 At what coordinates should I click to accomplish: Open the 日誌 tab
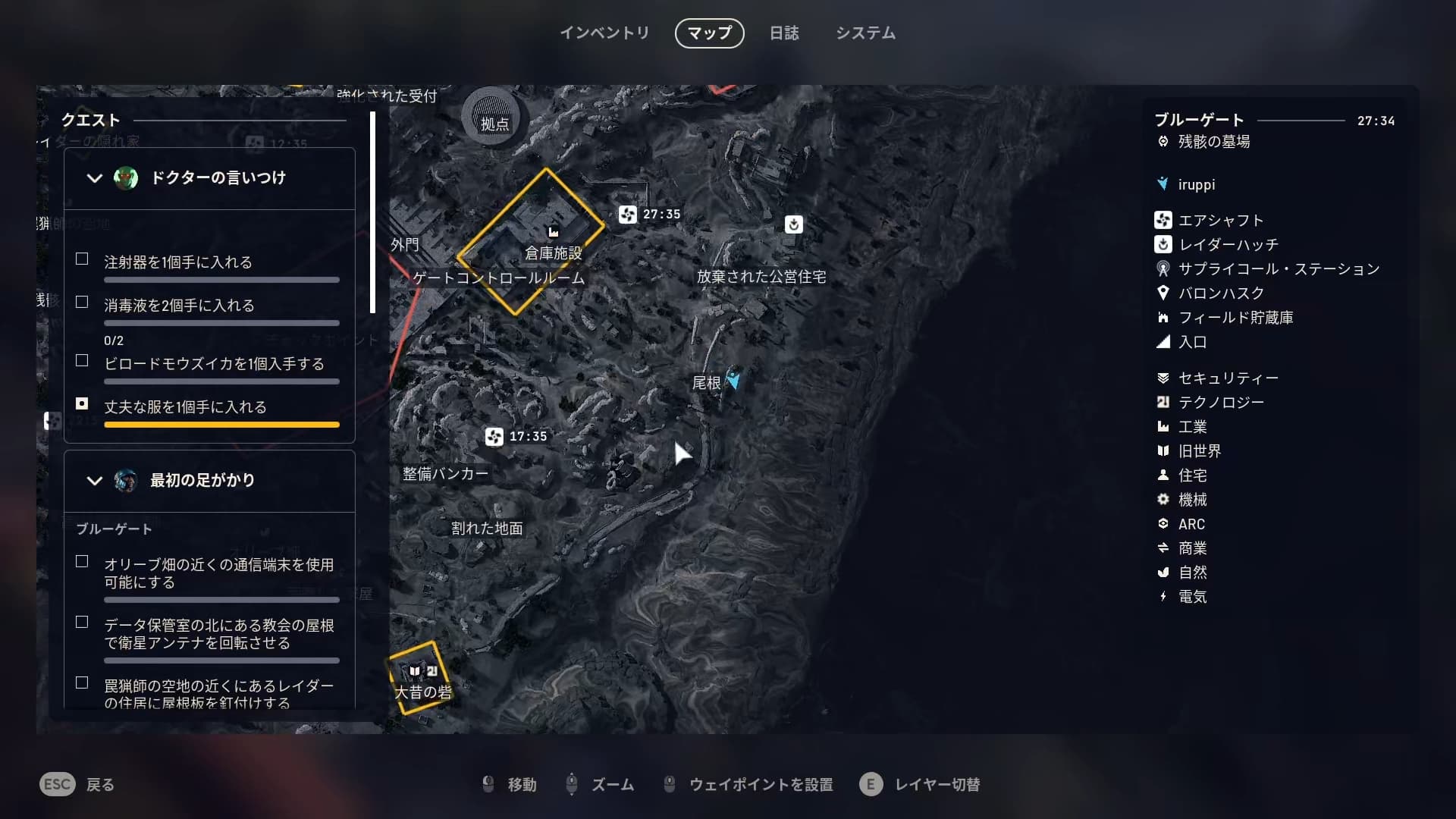point(784,33)
